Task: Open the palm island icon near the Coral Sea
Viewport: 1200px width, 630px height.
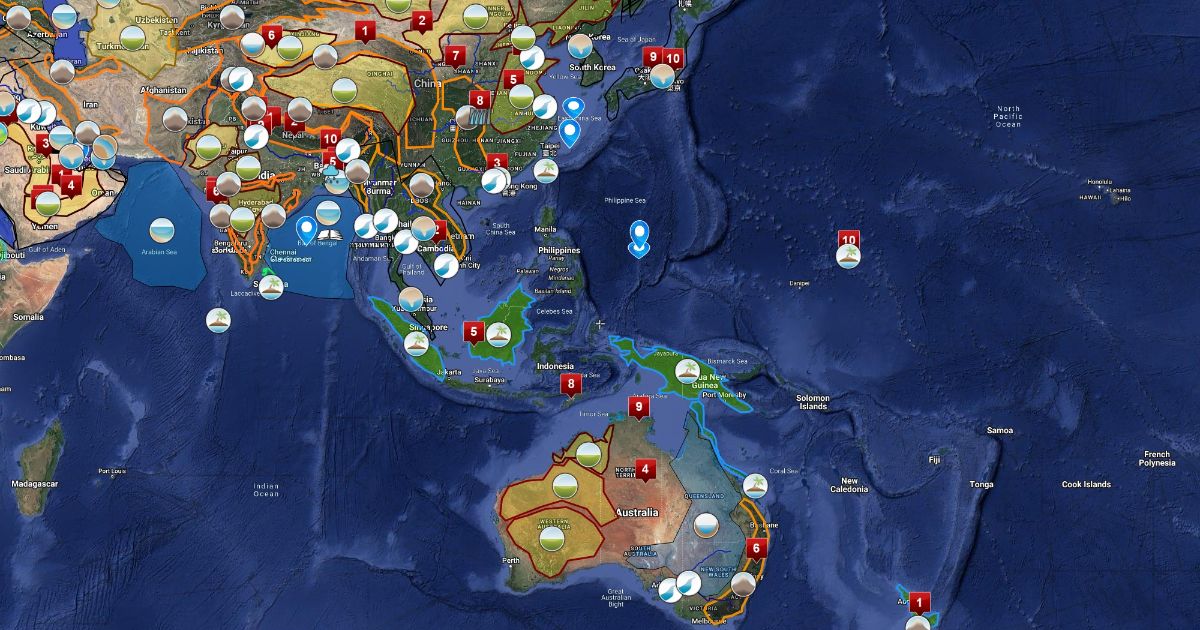Action: [755, 486]
